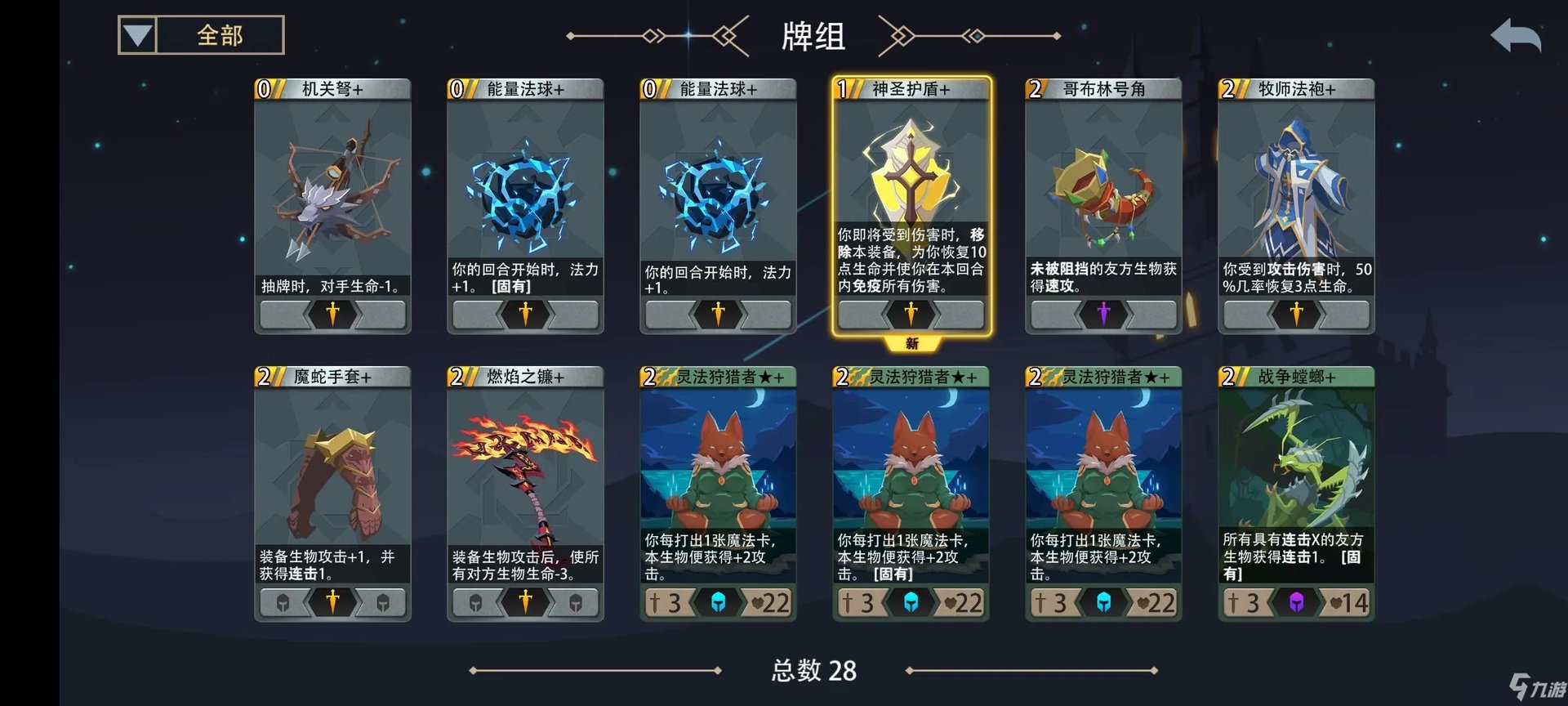
Task: Select the 机关弩+ card sword icon
Action: (332, 313)
